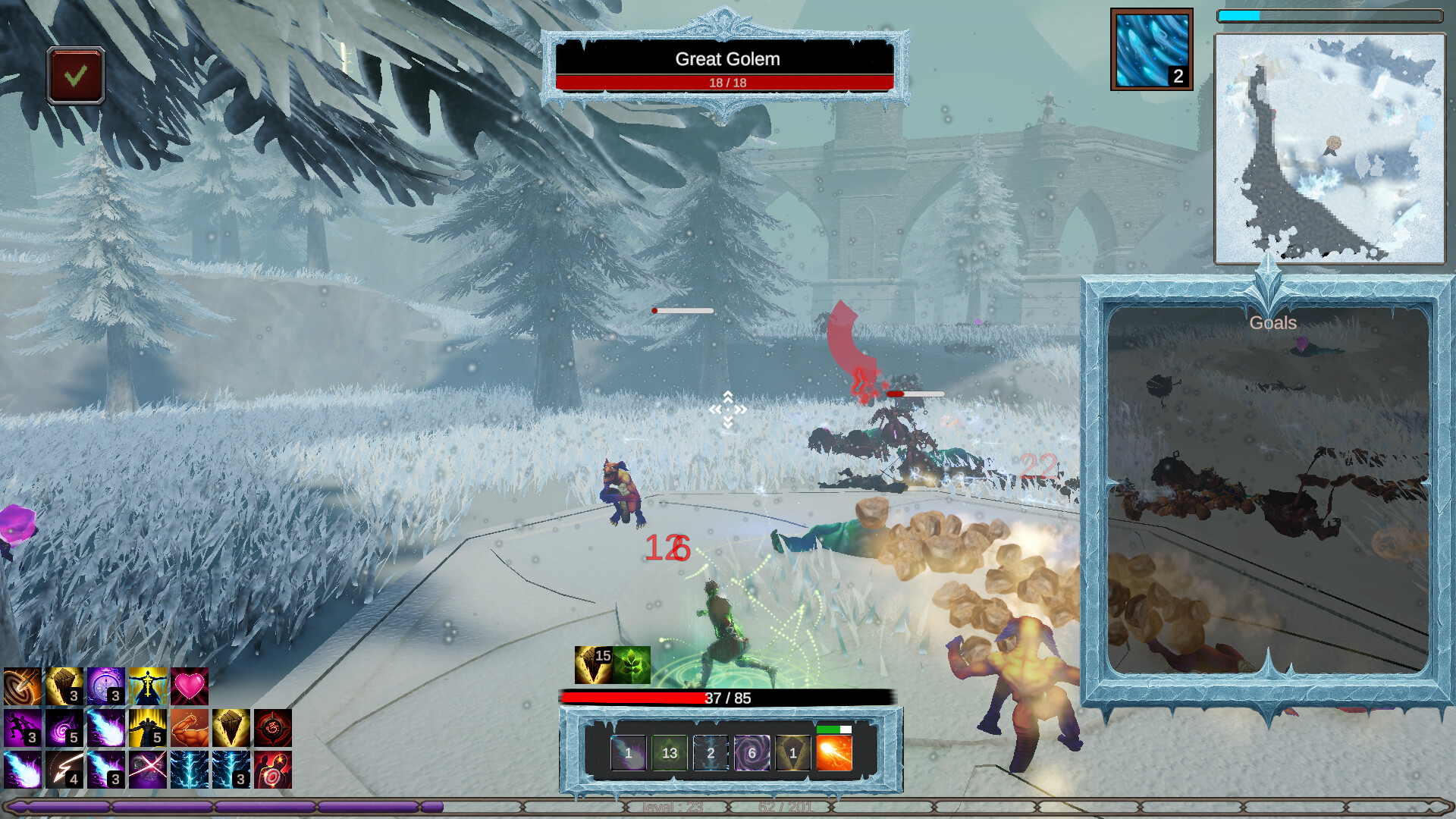
Task: Choose the flexing muscular arm icon
Action: (190, 728)
